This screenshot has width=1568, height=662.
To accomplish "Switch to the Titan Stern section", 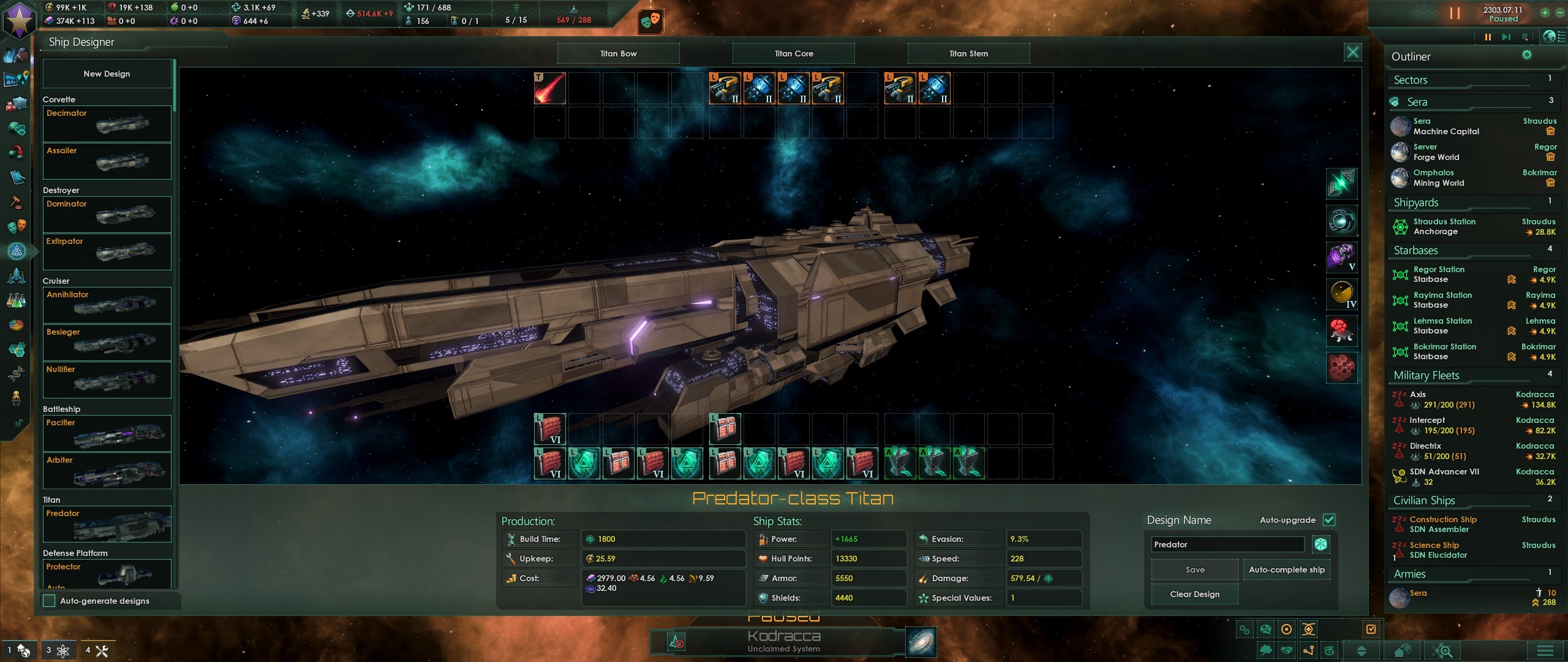I will [x=968, y=53].
